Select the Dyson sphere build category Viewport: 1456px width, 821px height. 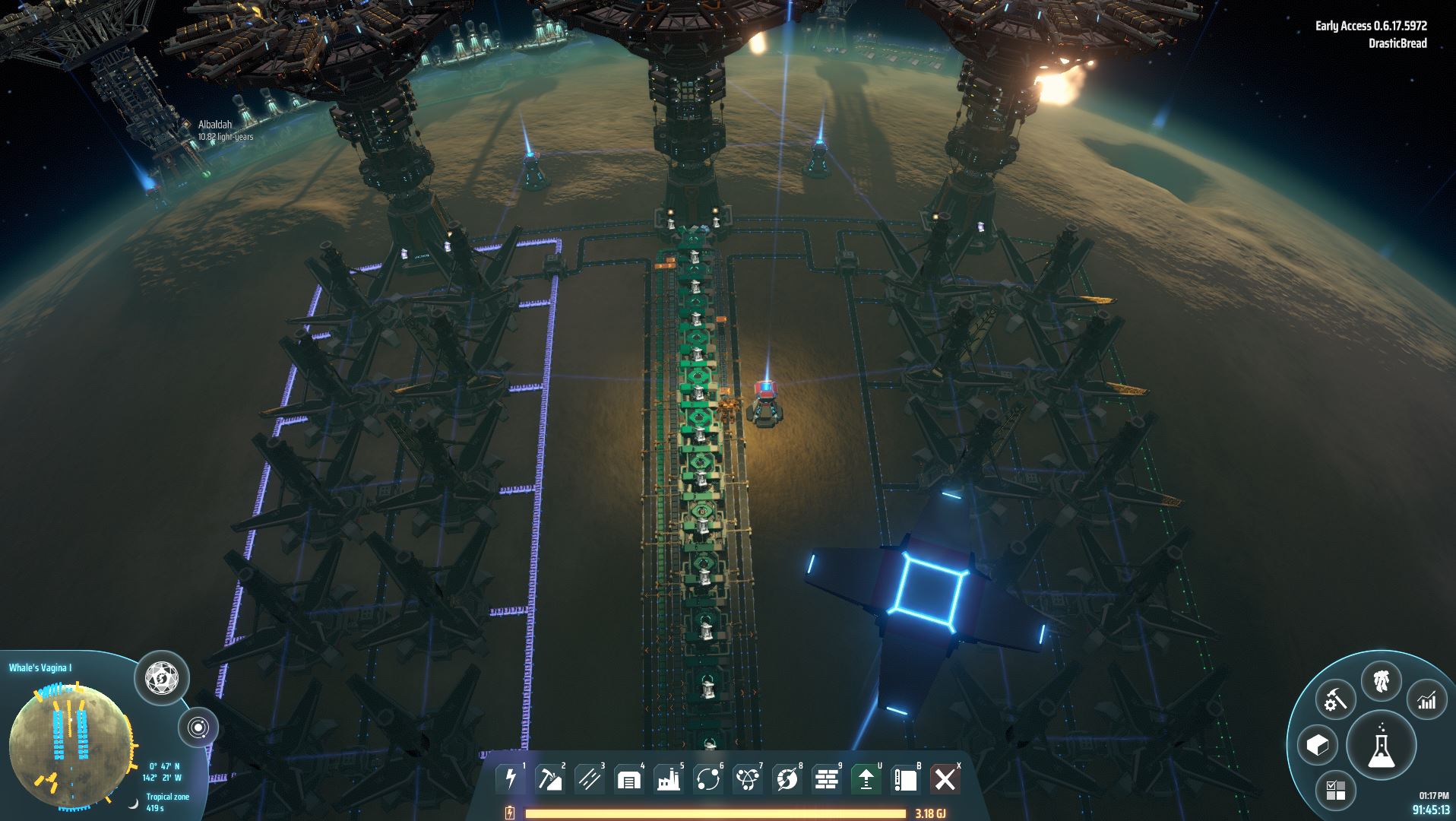tap(787, 779)
